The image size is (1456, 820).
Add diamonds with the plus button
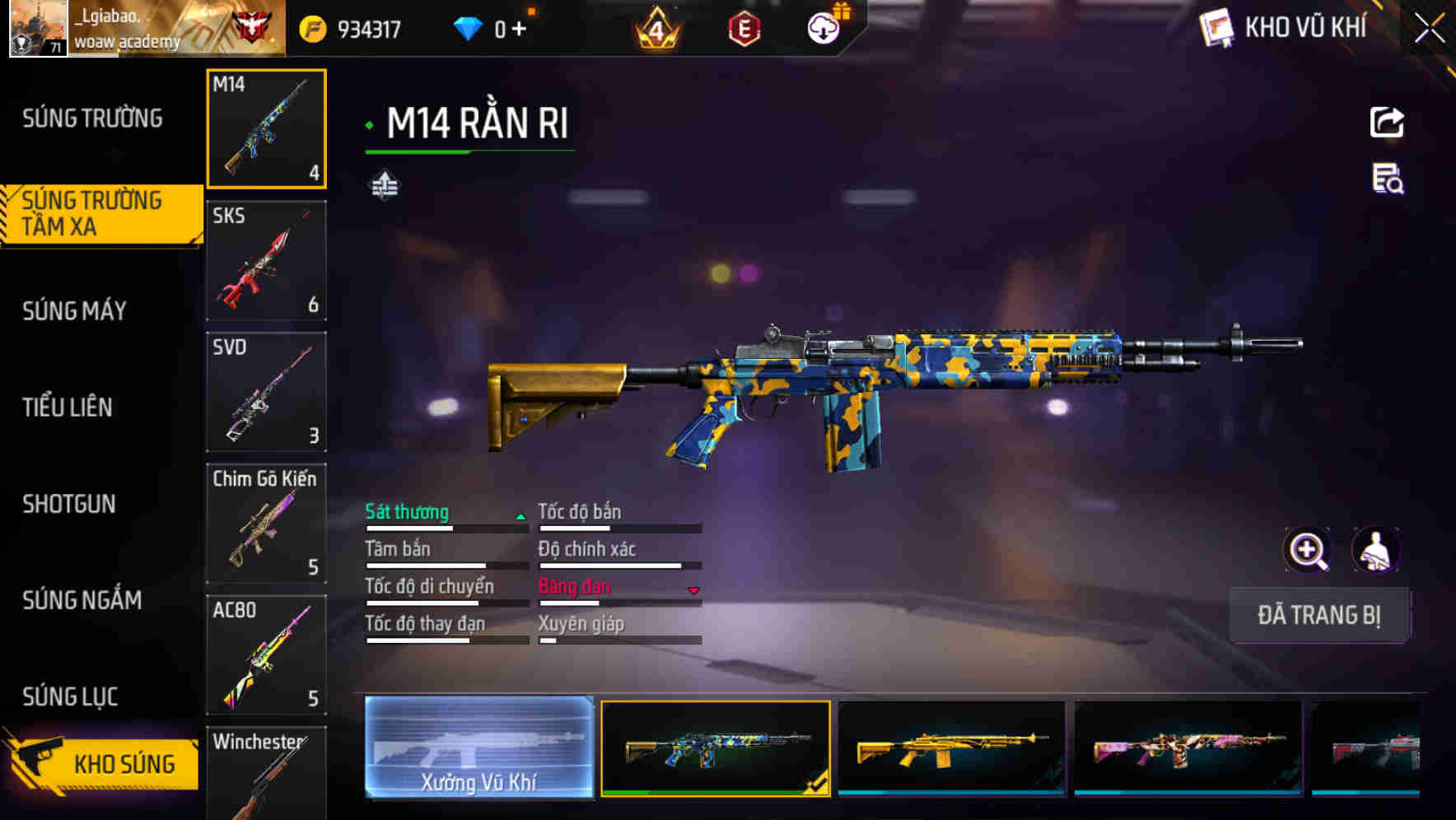pyautogui.click(x=519, y=30)
